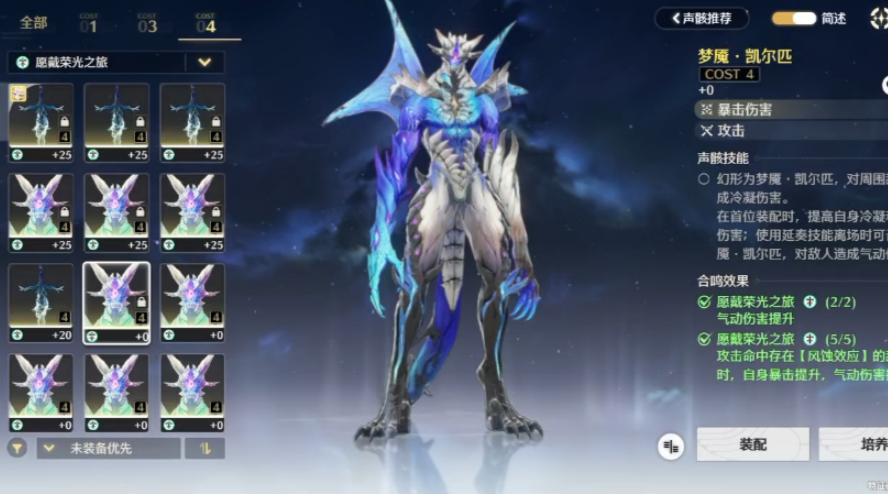Open the 愿戴荣光之旅 set filter dropdown

(x=204, y=62)
